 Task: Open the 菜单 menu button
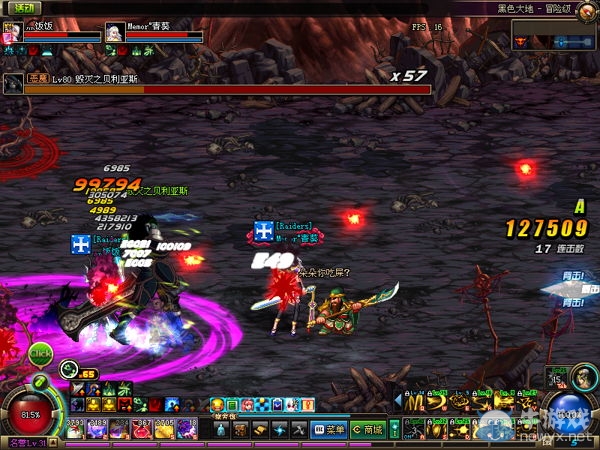pyautogui.click(x=329, y=429)
